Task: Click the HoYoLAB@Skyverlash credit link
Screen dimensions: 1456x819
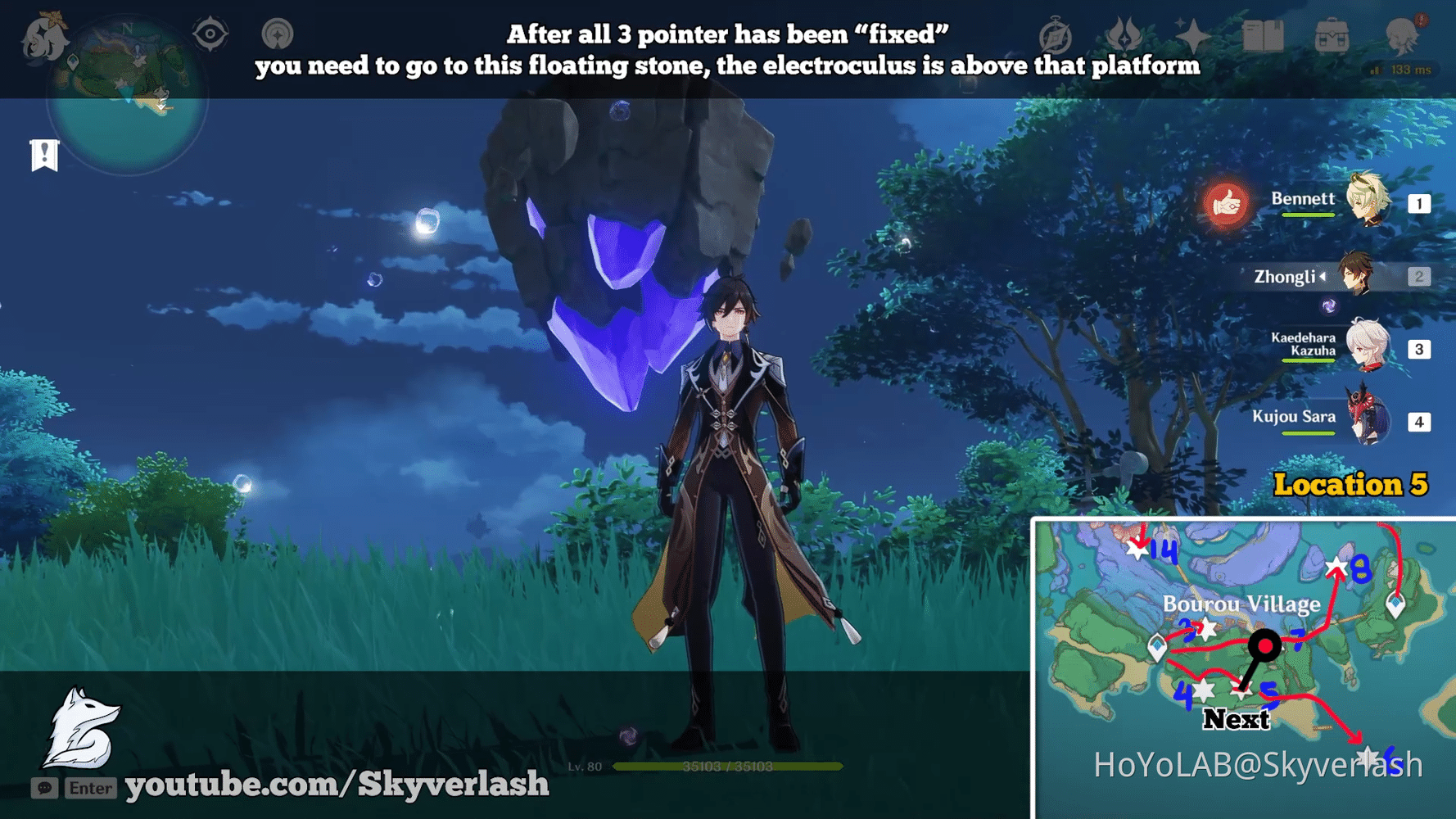Action: click(x=1259, y=764)
